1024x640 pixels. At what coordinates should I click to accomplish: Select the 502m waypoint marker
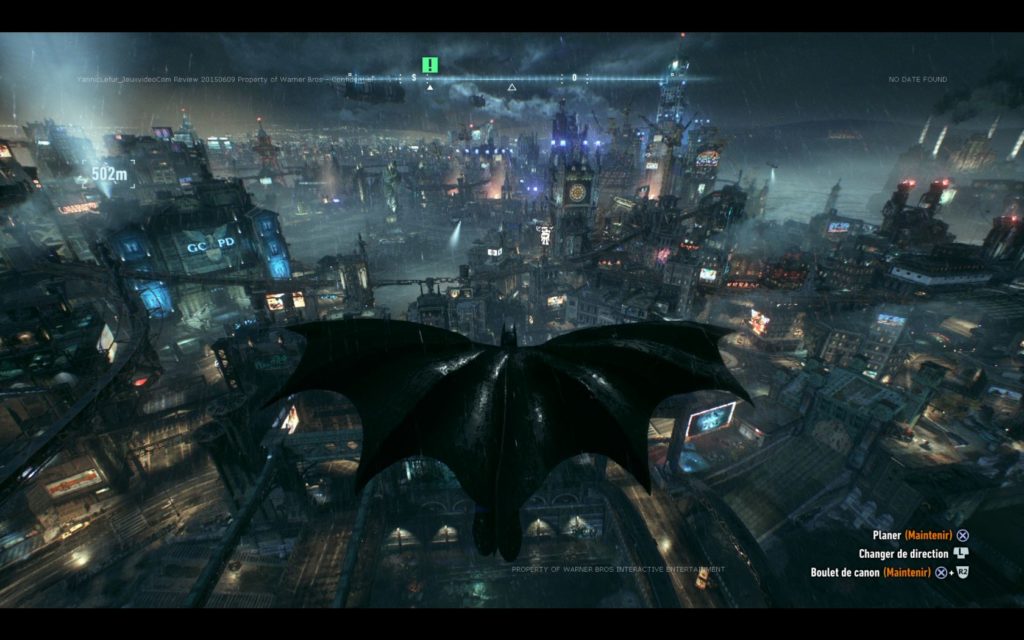(x=109, y=174)
